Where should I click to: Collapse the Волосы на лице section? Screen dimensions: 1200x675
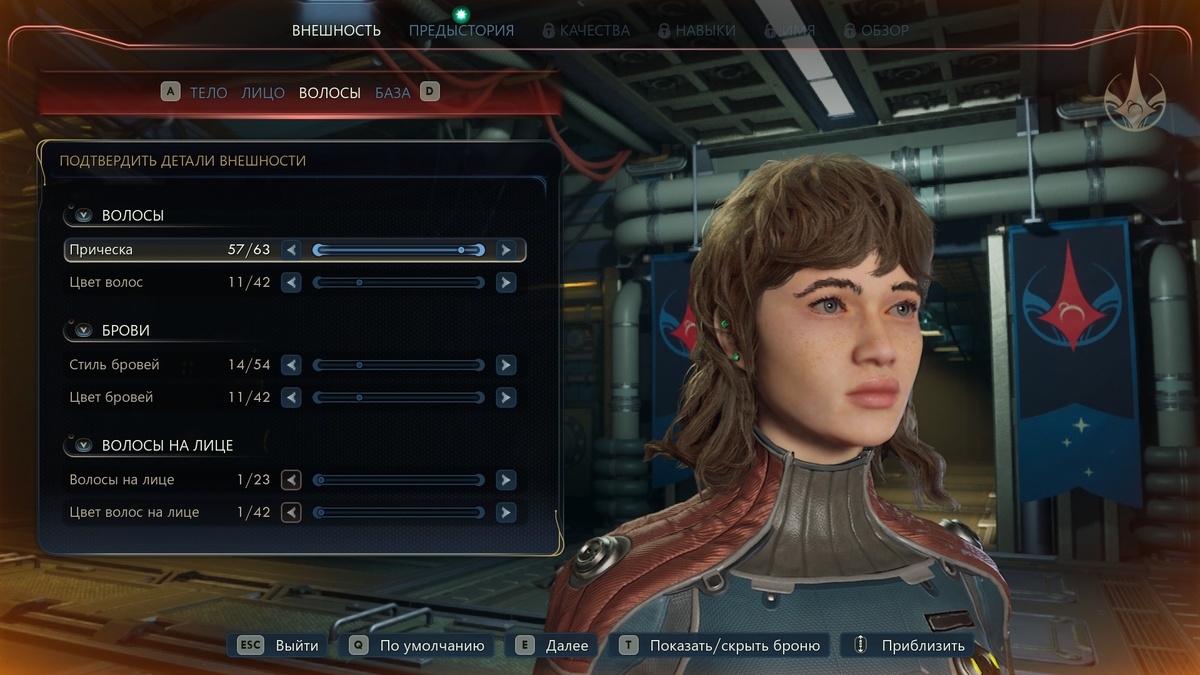(83, 445)
